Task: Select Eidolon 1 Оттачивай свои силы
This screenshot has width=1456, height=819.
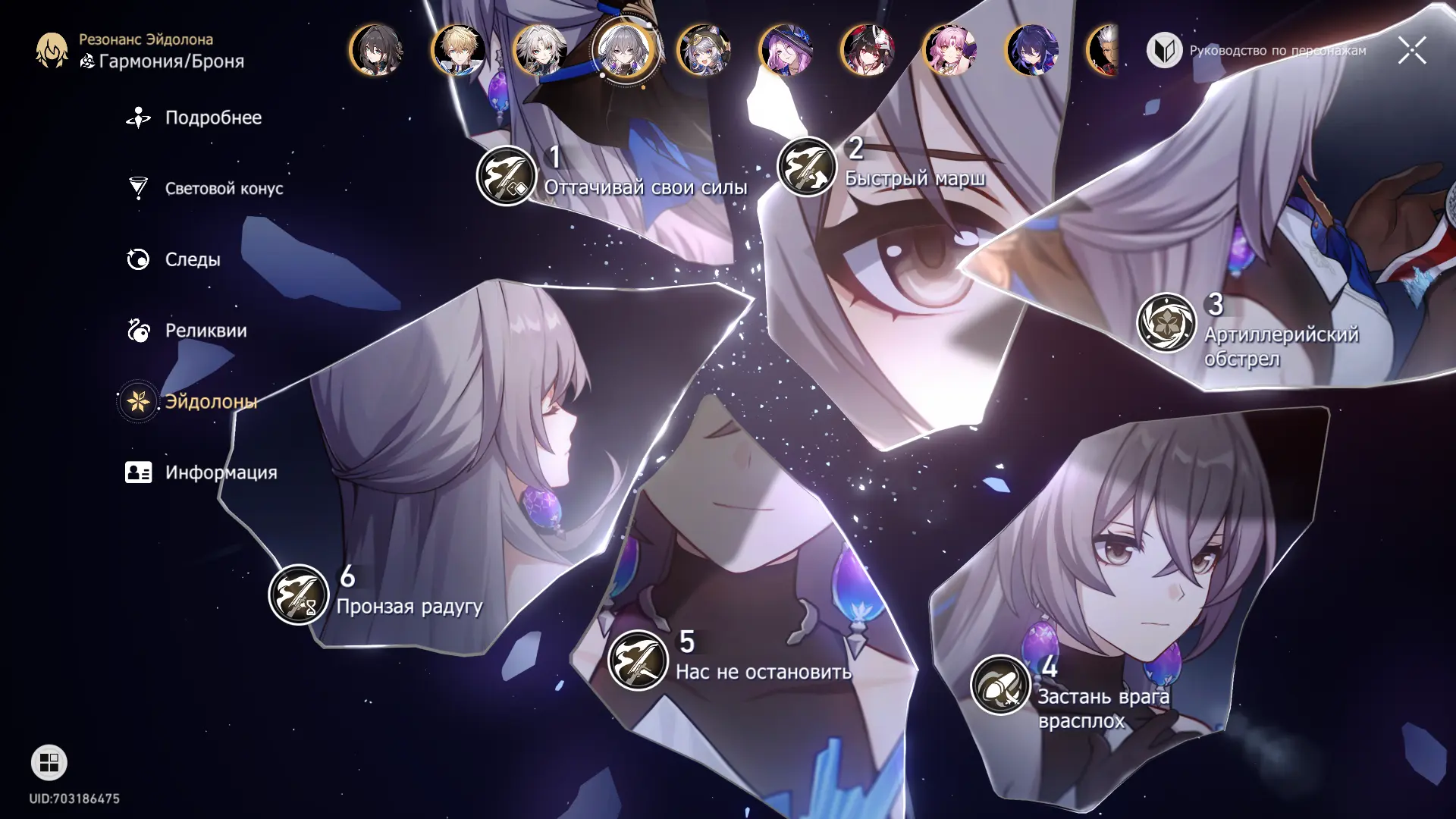Action: tap(507, 175)
